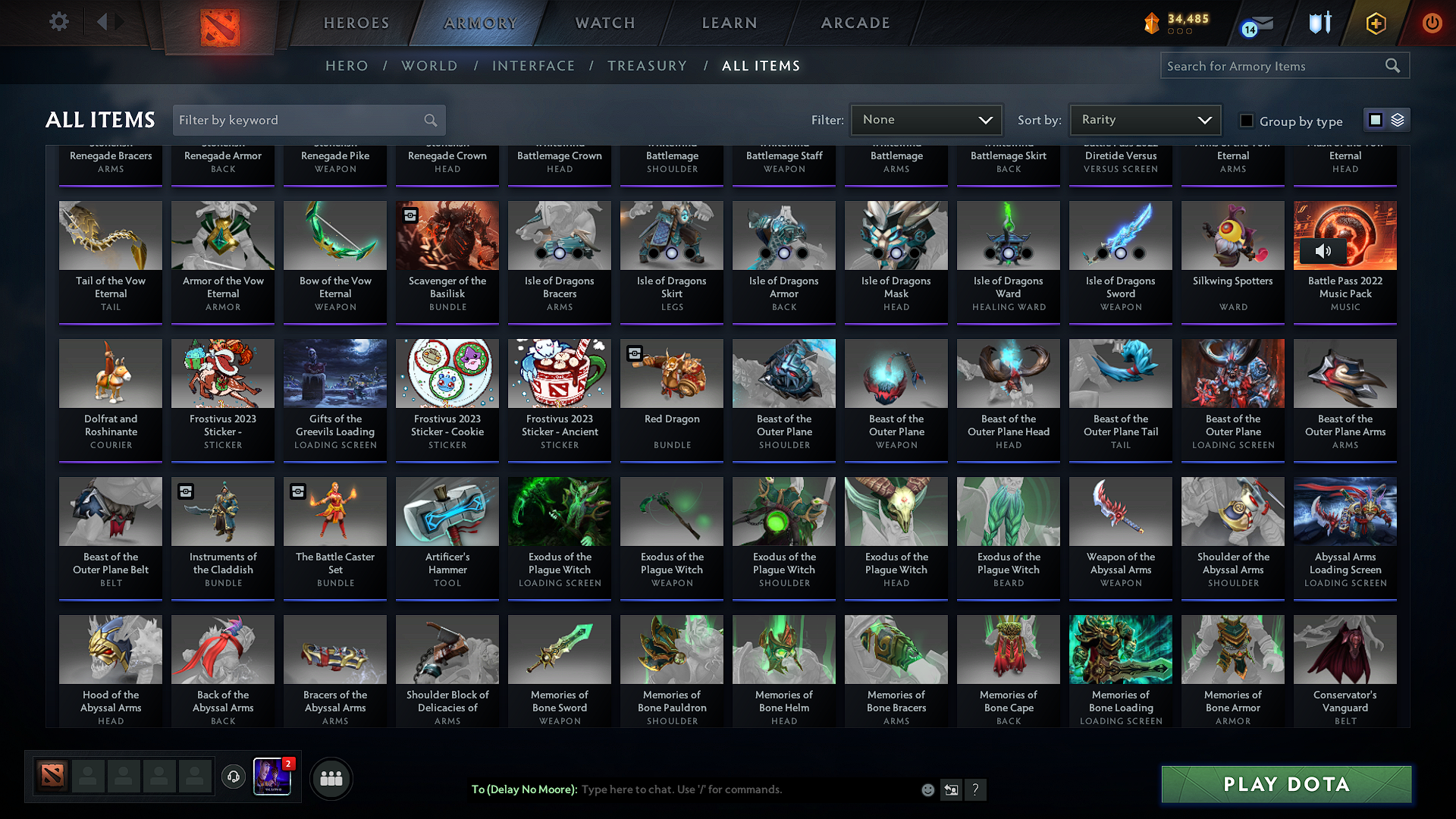Open the settings gear icon
Image resolution: width=1456 pixels, height=819 pixels.
pyautogui.click(x=58, y=22)
